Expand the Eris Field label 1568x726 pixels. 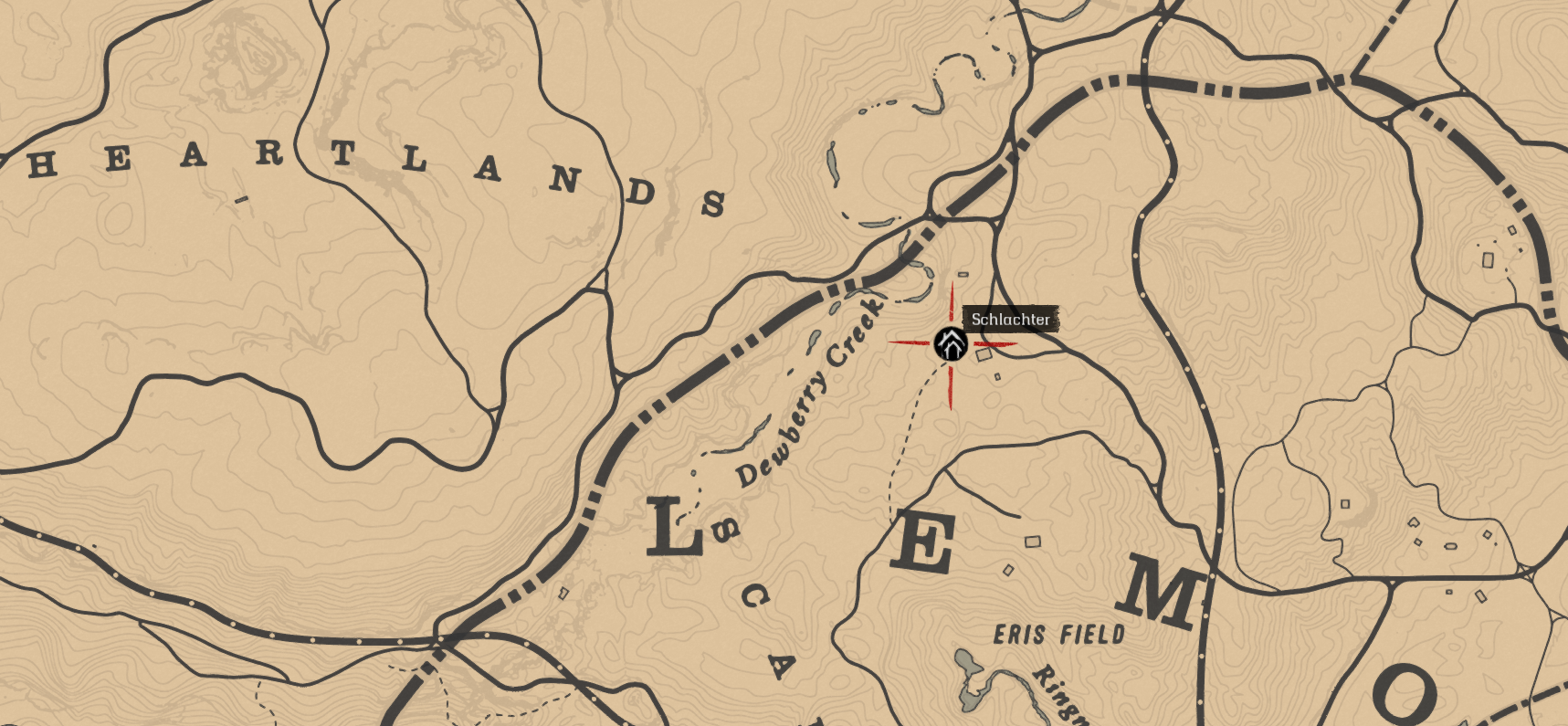(x=1059, y=633)
